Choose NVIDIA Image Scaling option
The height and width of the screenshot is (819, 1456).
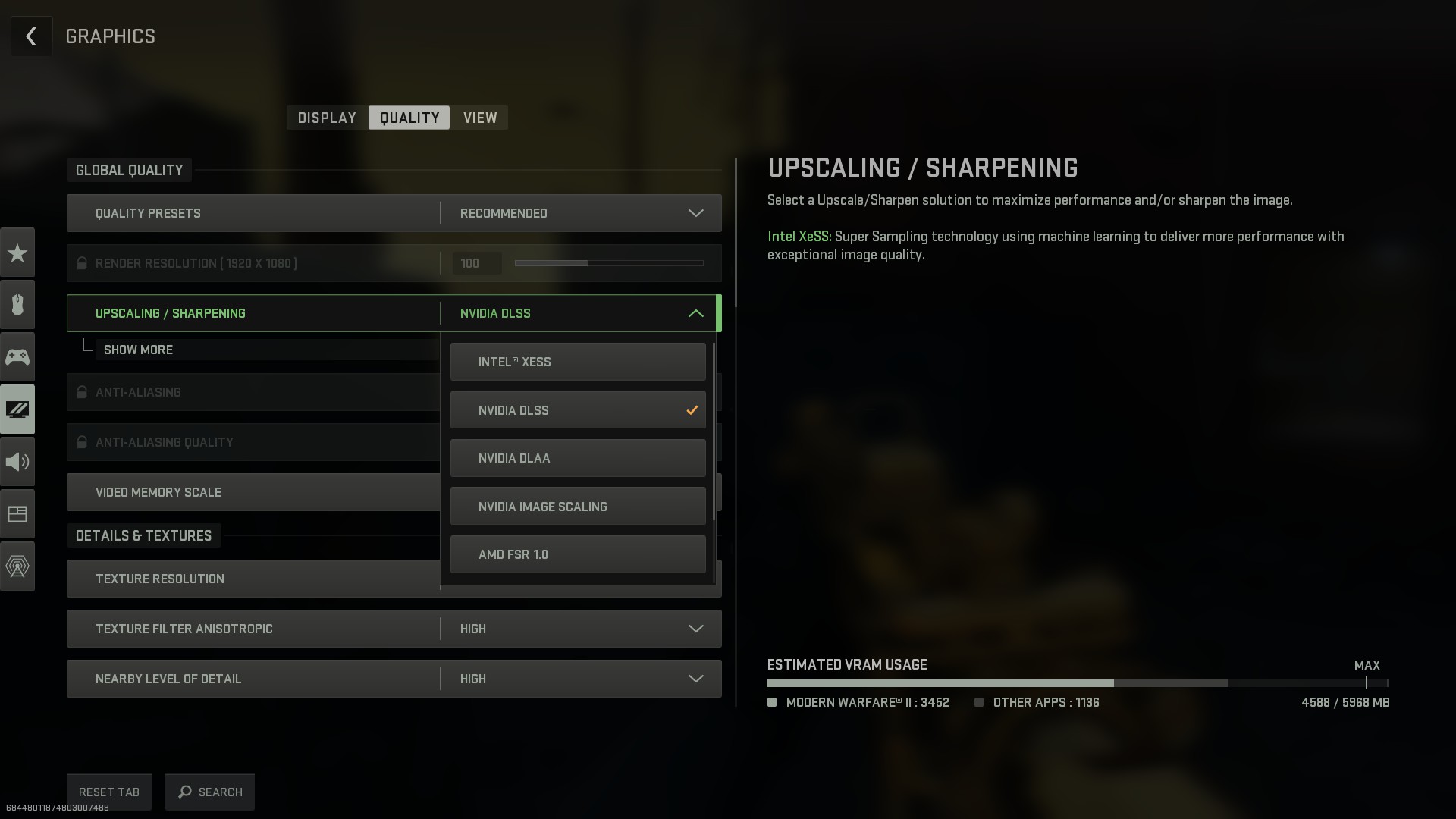point(577,507)
